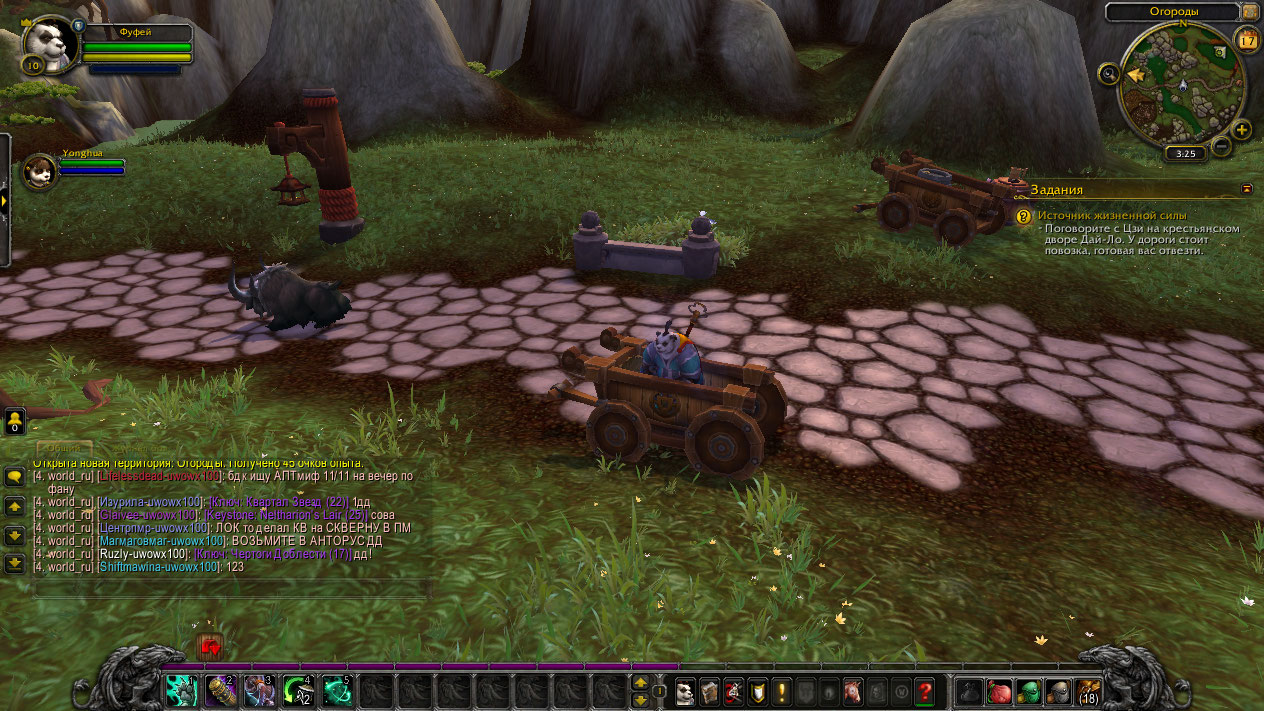1264x711 pixels.
Task: Open the backpack showing 18 free slots
Action: (1087, 691)
